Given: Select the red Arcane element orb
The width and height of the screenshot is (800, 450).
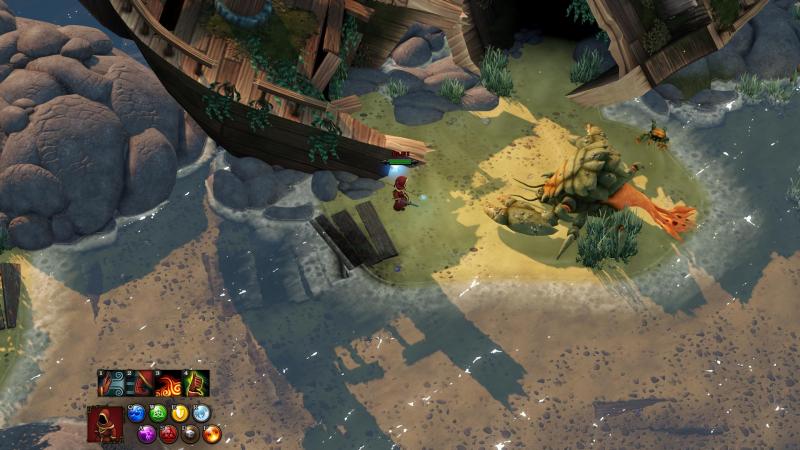Looking at the screenshot, I should [168, 433].
